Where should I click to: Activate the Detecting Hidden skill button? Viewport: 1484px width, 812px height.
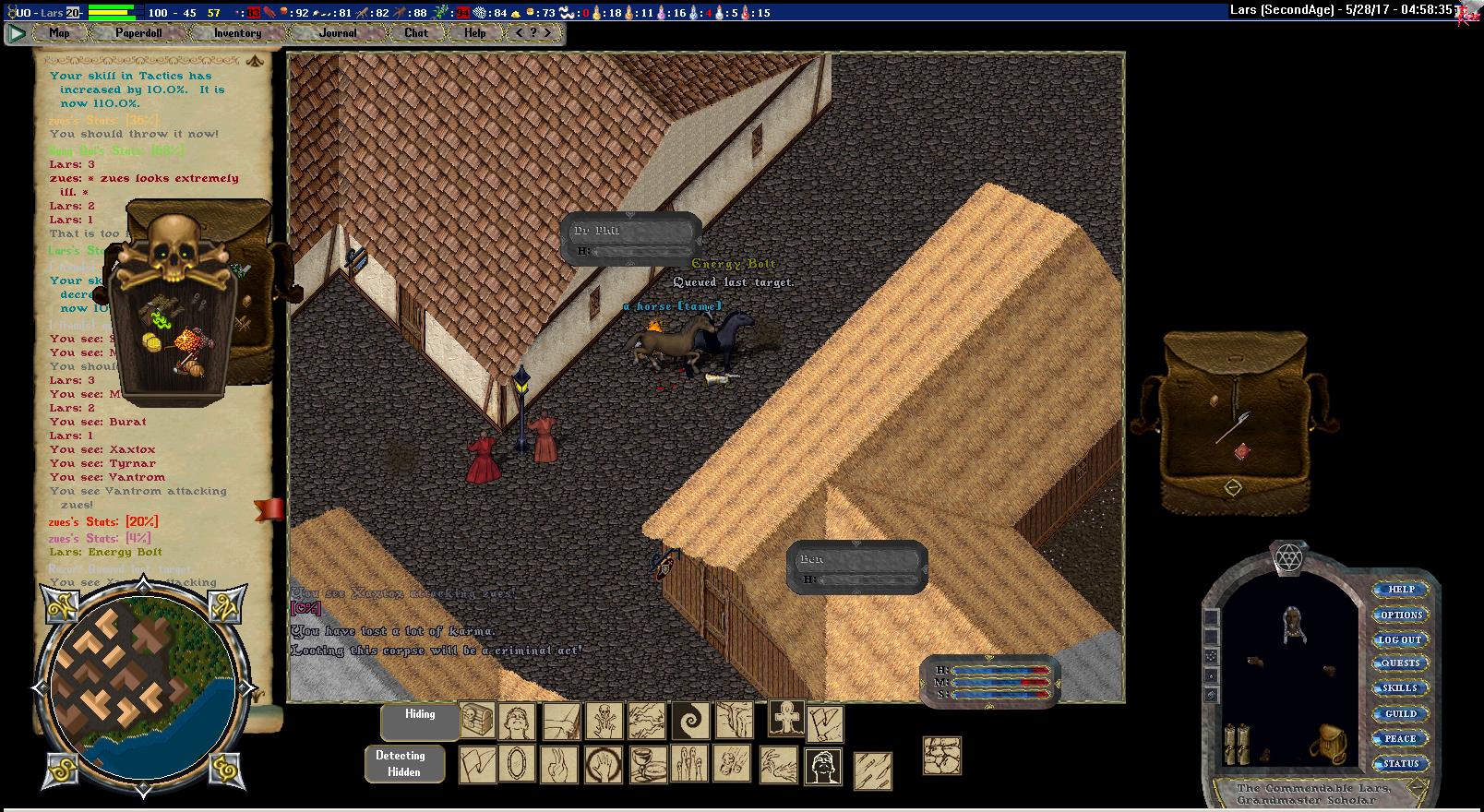click(x=403, y=764)
